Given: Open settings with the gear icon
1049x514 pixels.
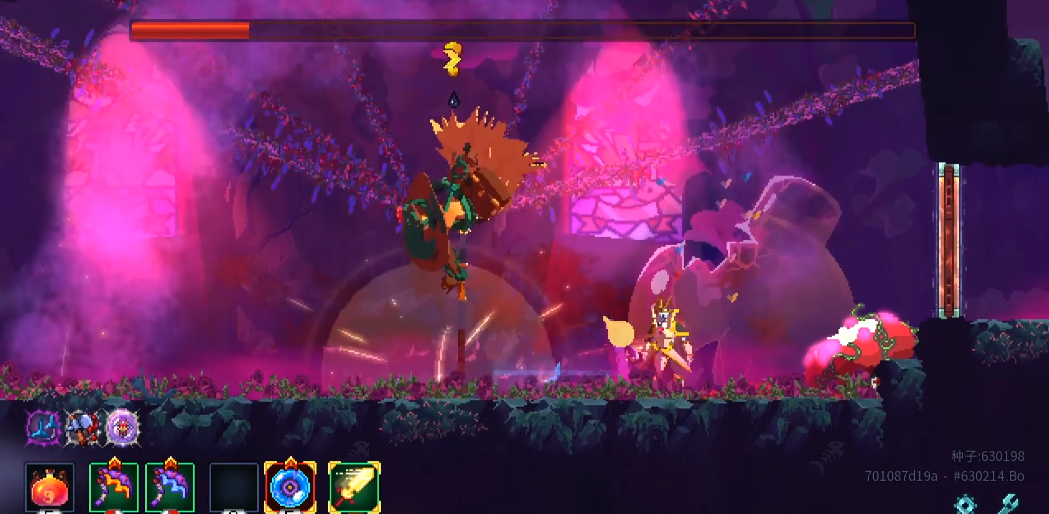Looking at the screenshot, I should point(965,504).
